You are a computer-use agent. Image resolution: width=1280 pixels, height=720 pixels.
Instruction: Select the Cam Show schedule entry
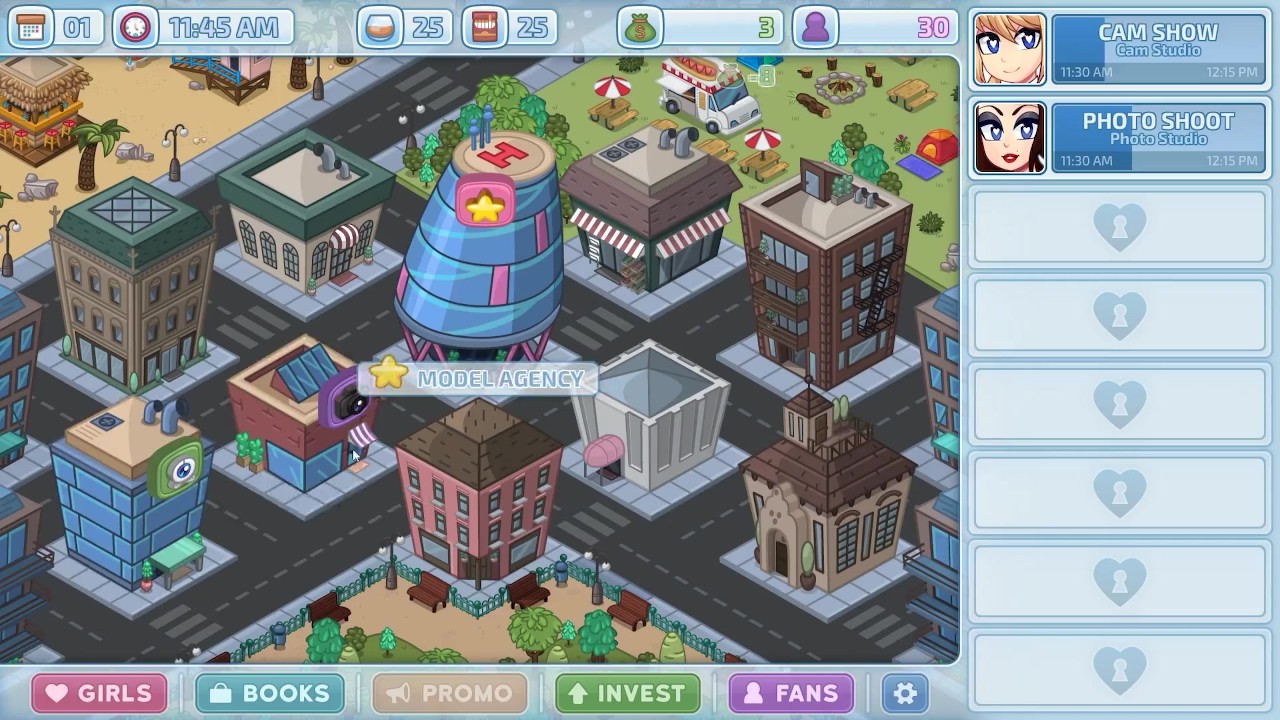coord(1158,49)
